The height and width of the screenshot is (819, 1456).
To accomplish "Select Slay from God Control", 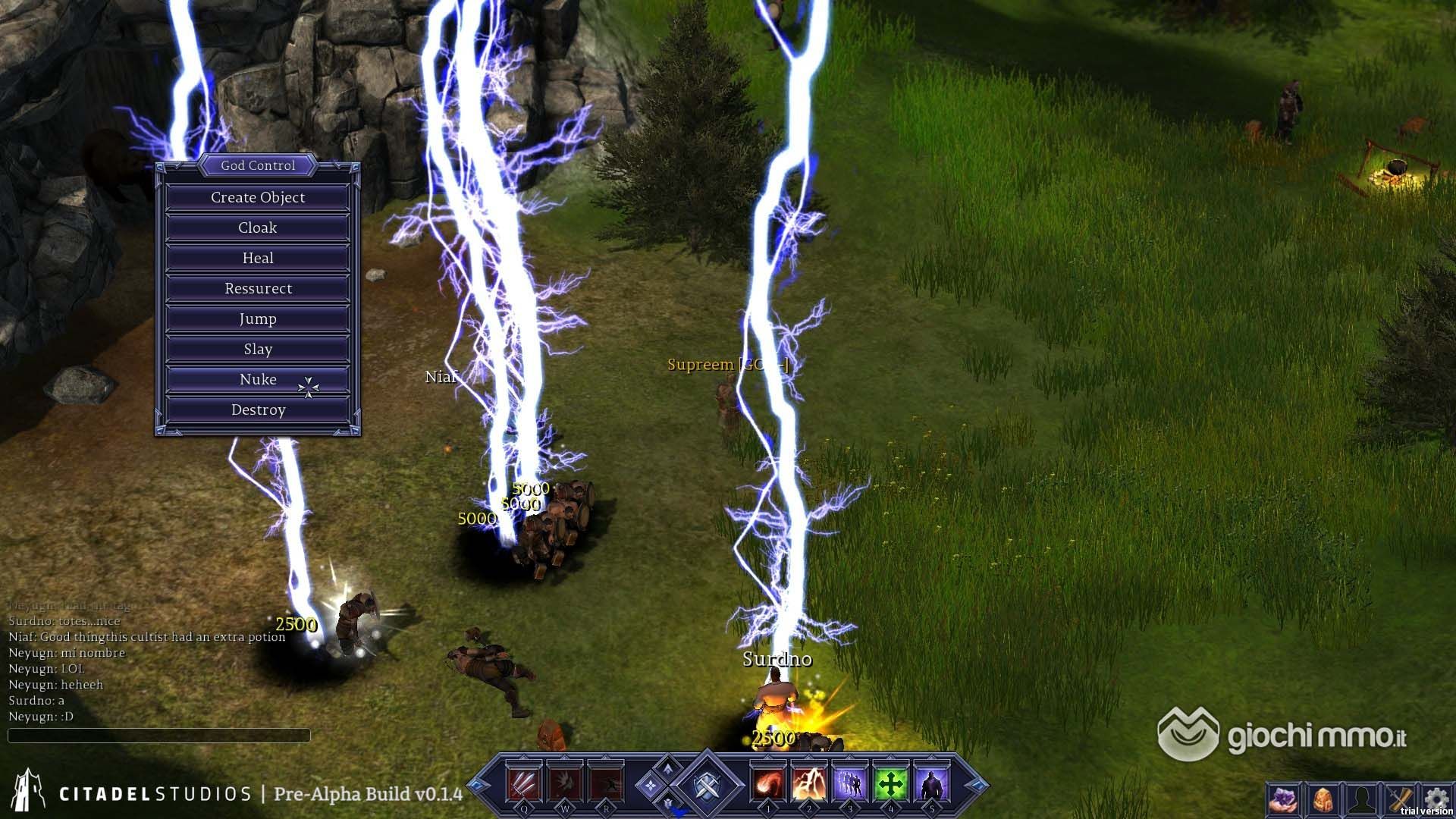I will click(x=258, y=349).
